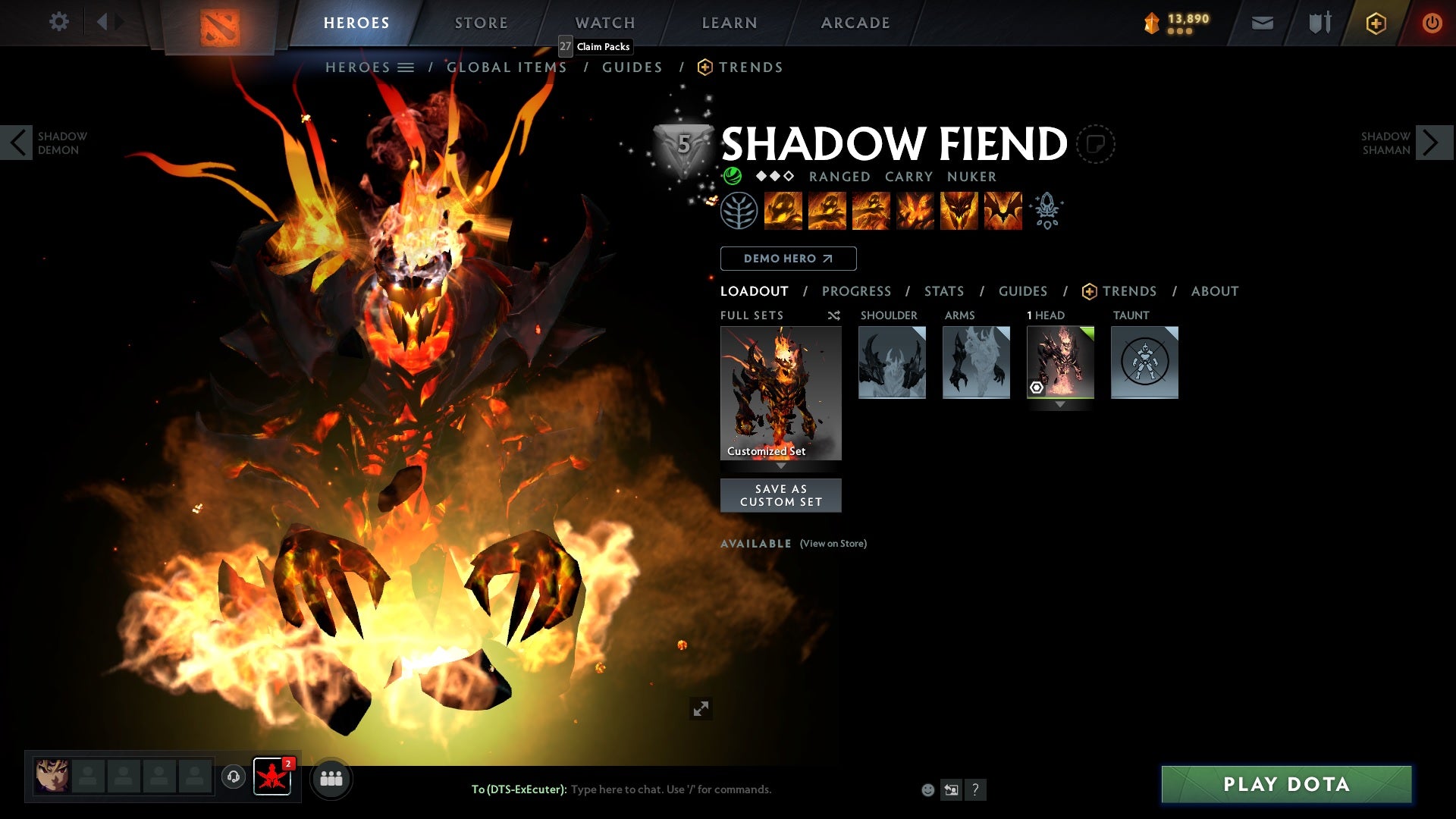Expand the Heroes hamburger menu
Viewport: 1456px width, 819px height.
point(406,67)
